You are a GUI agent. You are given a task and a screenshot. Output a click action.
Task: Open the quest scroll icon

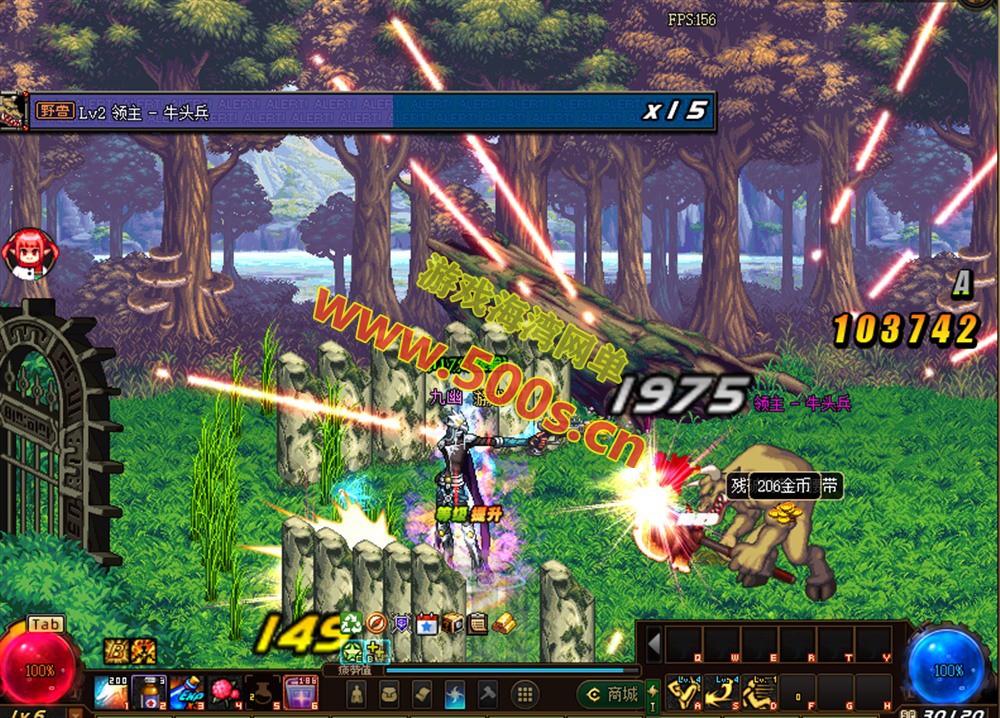(422, 694)
